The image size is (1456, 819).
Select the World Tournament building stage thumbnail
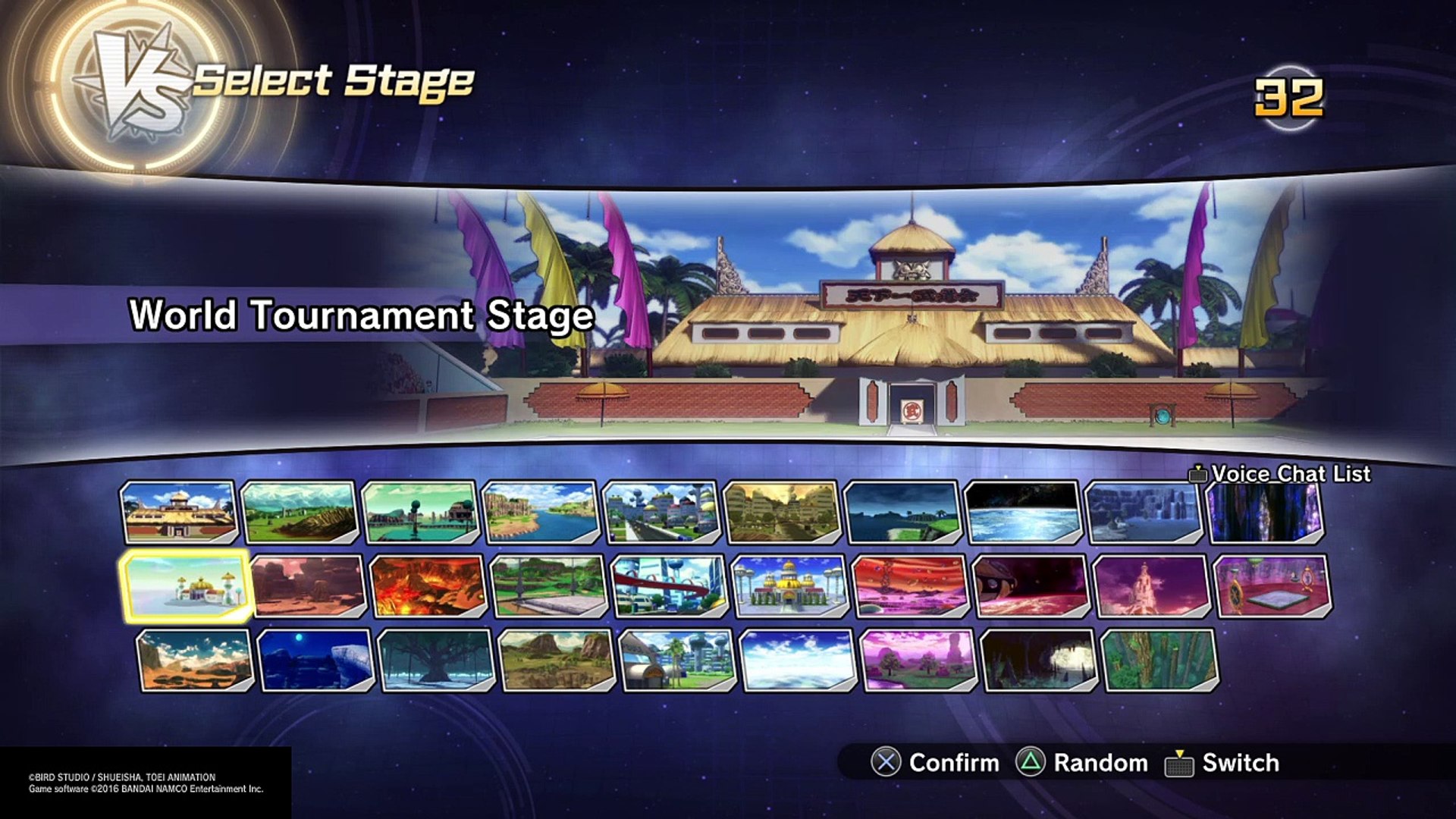point(179,513)
